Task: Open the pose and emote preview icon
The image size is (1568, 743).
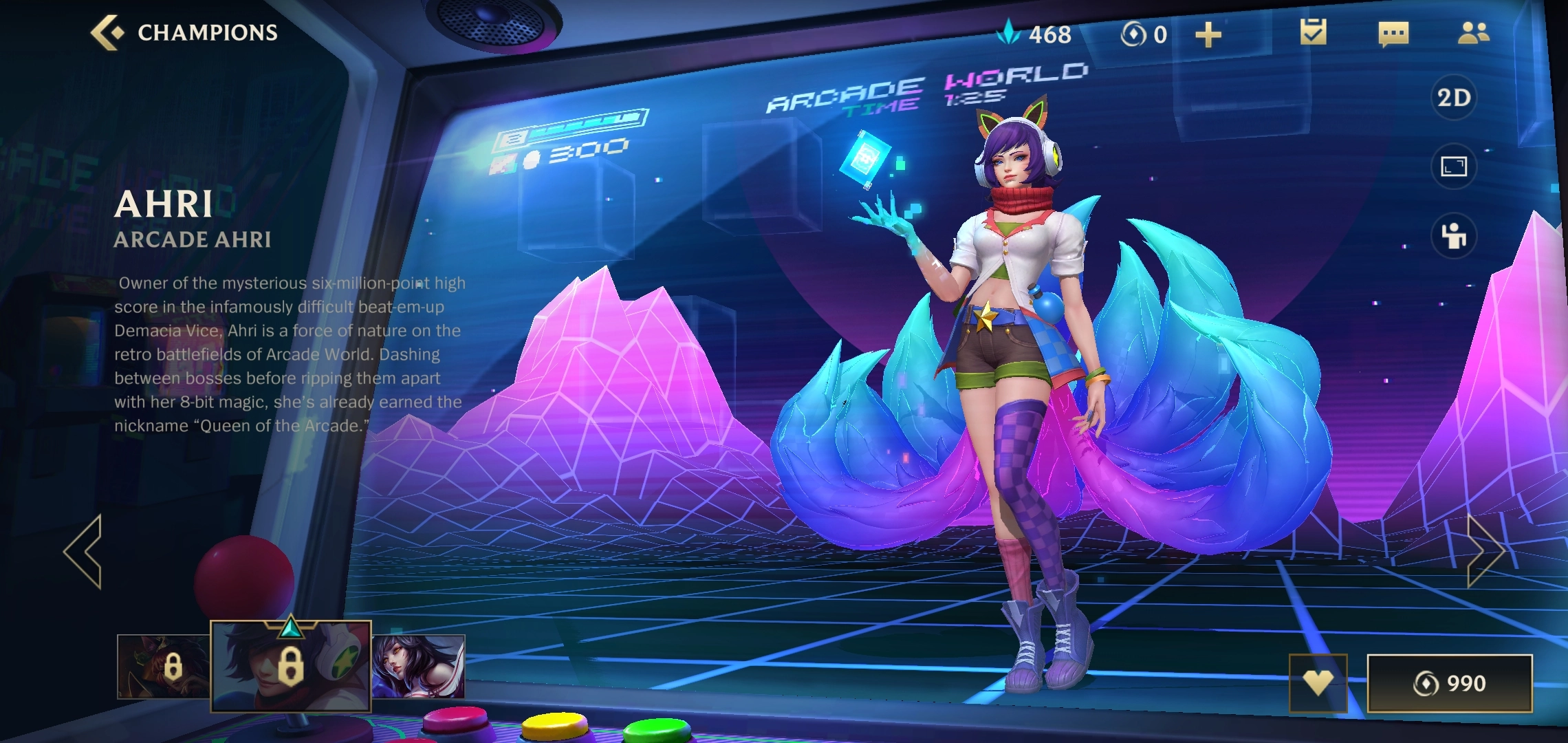Action: coord(1454,236)
